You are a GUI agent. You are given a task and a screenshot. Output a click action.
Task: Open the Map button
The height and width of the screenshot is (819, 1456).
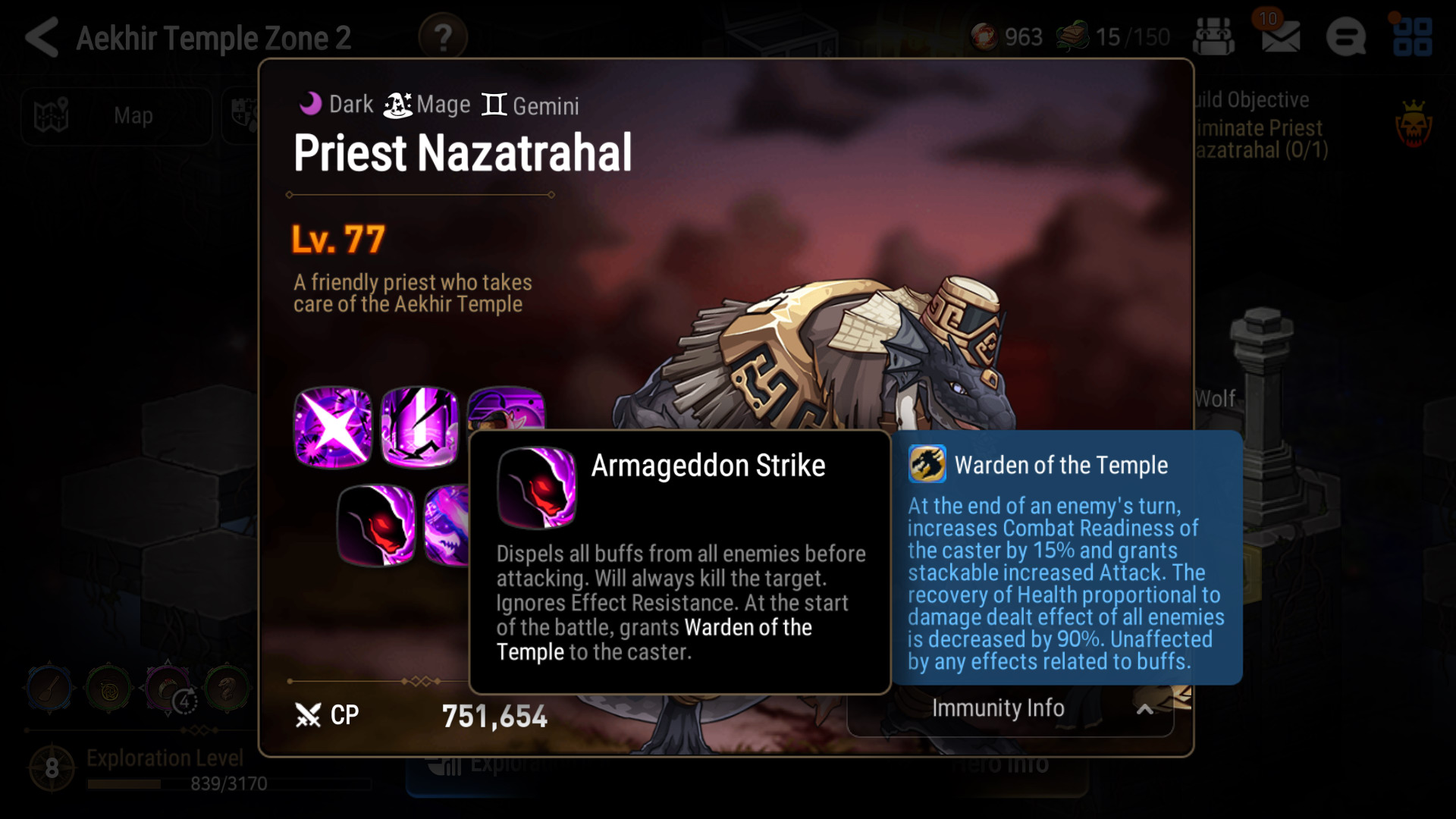tap(115, 116)
